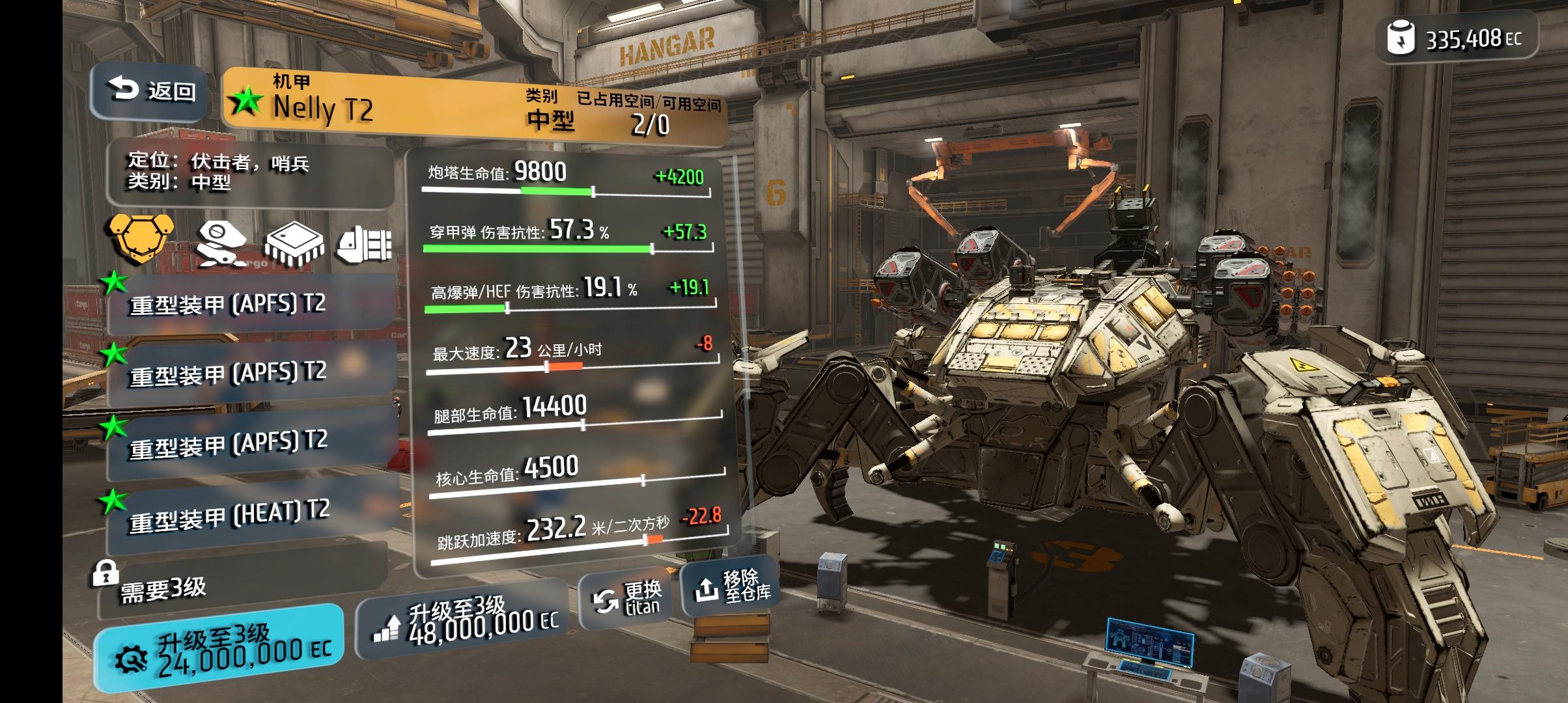Screen dimensions: 1568x703
Task: Open the EC currency balance
Action: [1457, 39]
